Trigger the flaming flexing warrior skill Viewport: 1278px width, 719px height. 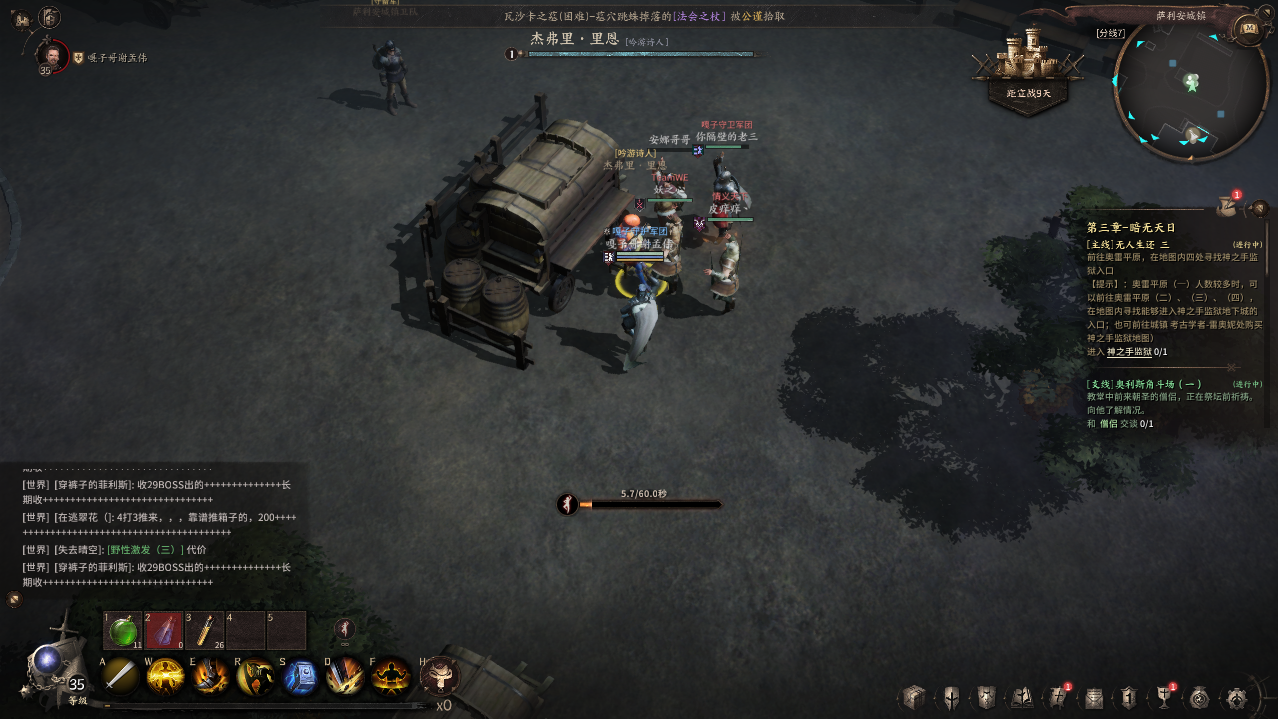(x=391, y=677)
